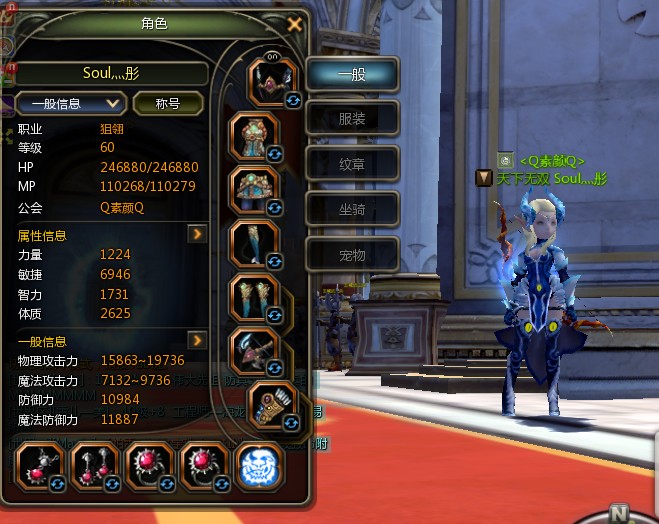Image resolution: width=659 pixels, height=524 pixels.
Task: Expand the 一般信息 stats arrow button
Action: pos(198,340)
